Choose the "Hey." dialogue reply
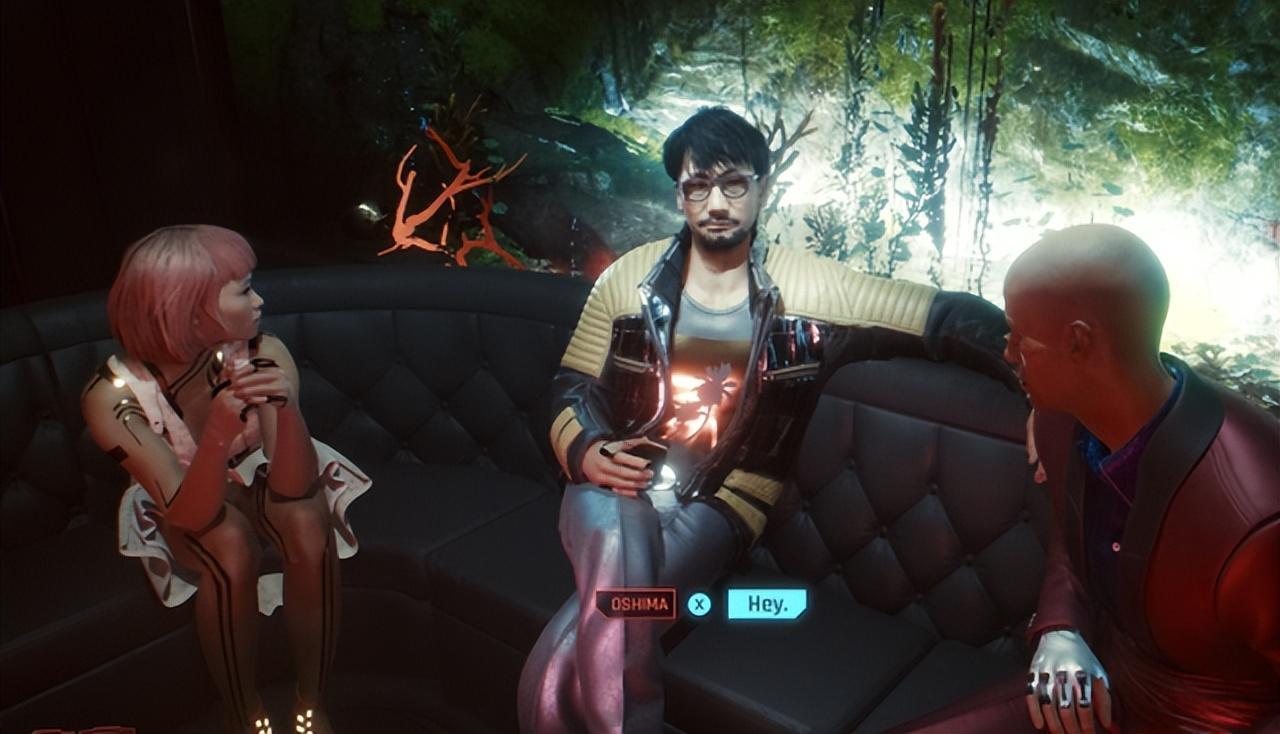Image resolution: width=1280 pixels, height=734 pixels. pyautogui.click(x=766, y=604)
